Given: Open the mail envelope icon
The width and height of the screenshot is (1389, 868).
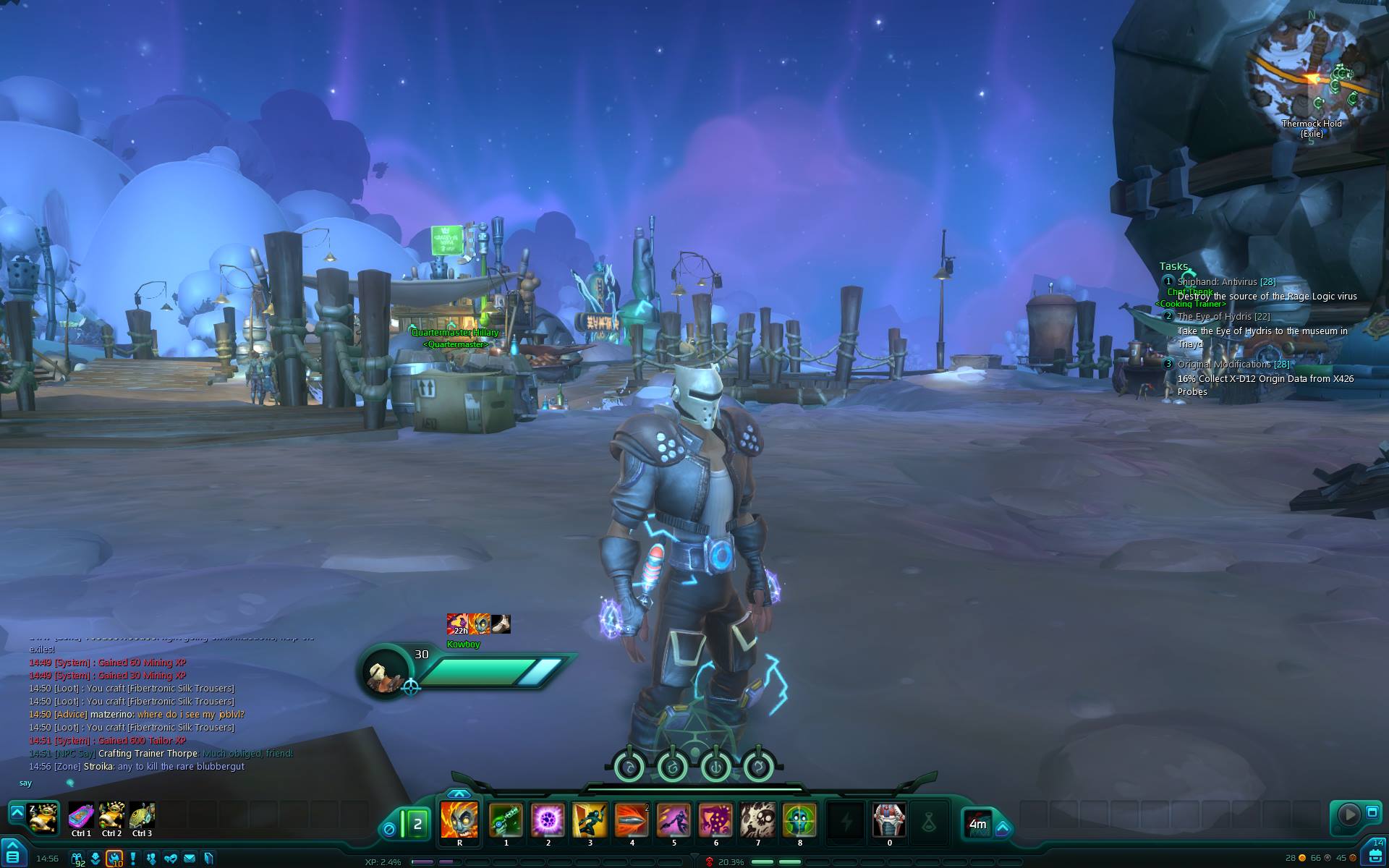Looking at the screenshot, I should tap(190, 859).
